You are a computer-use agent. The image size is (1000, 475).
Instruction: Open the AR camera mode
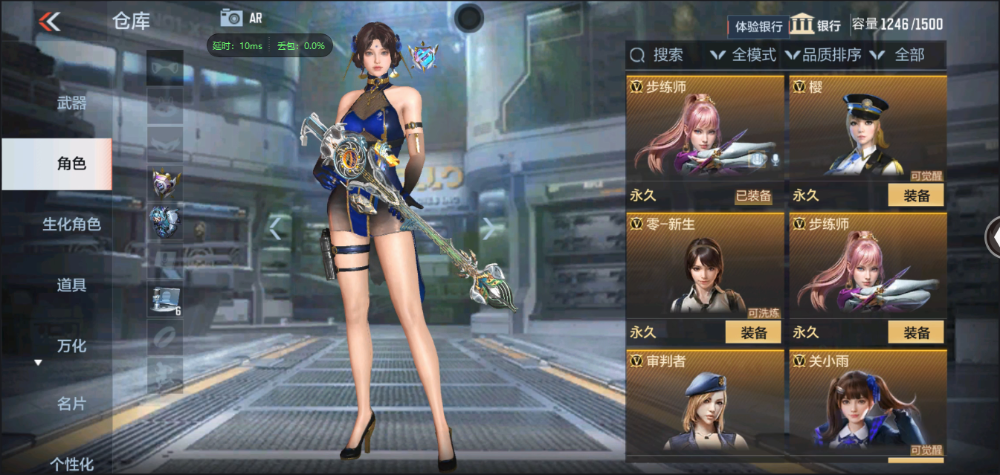tap(242, 17)
